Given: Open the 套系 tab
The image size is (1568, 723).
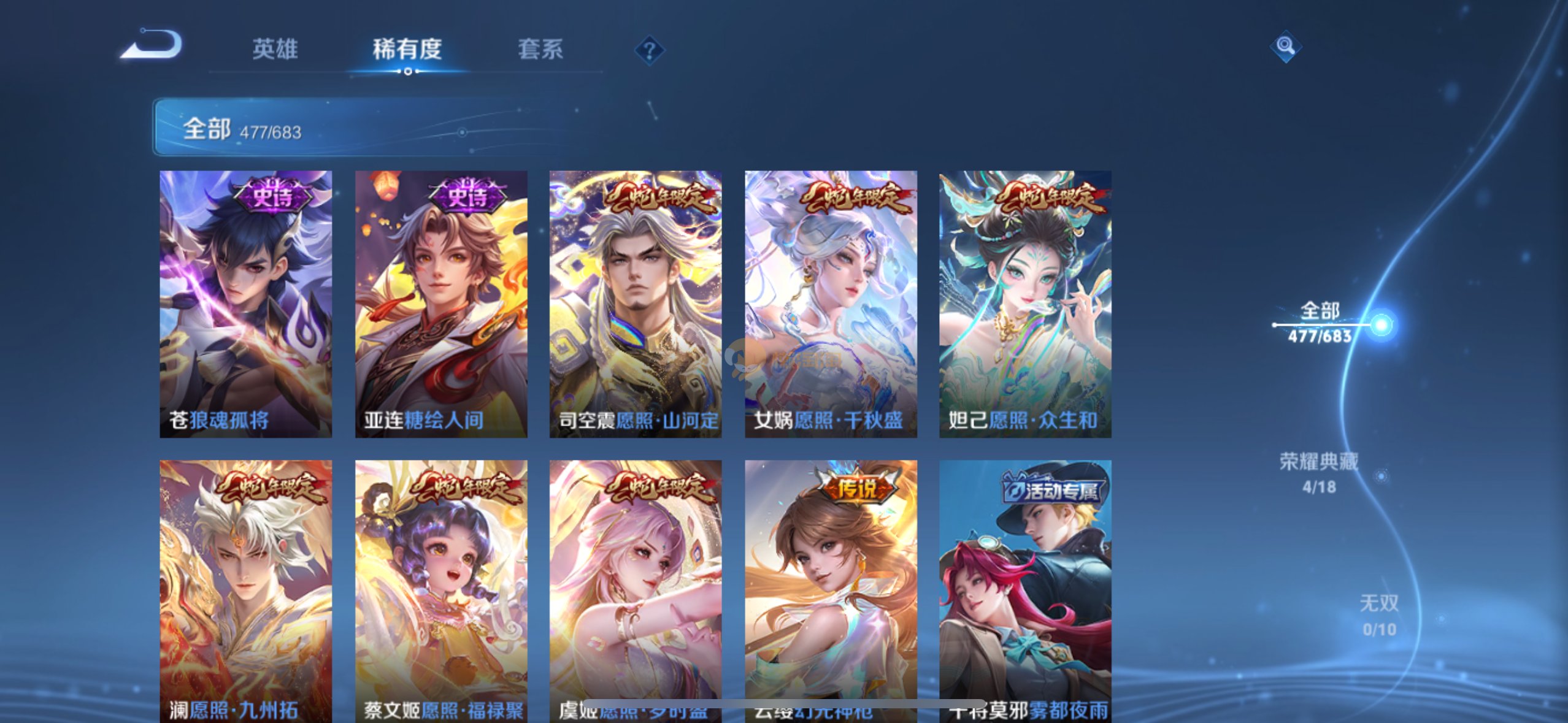Looking at the screenshot, I should click(x=540, y=49).
